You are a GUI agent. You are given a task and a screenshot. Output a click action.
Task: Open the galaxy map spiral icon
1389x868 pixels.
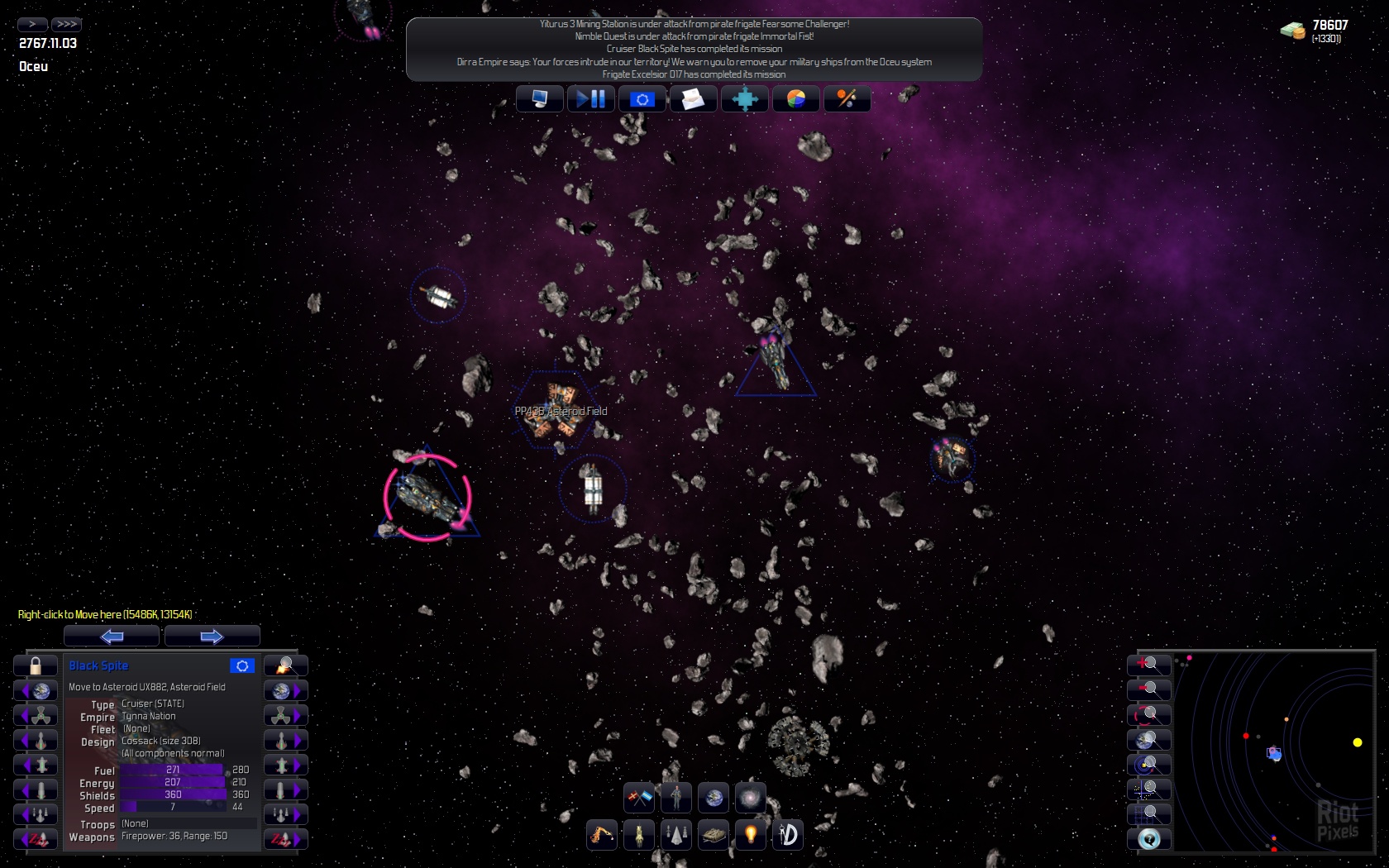point(751,798)
